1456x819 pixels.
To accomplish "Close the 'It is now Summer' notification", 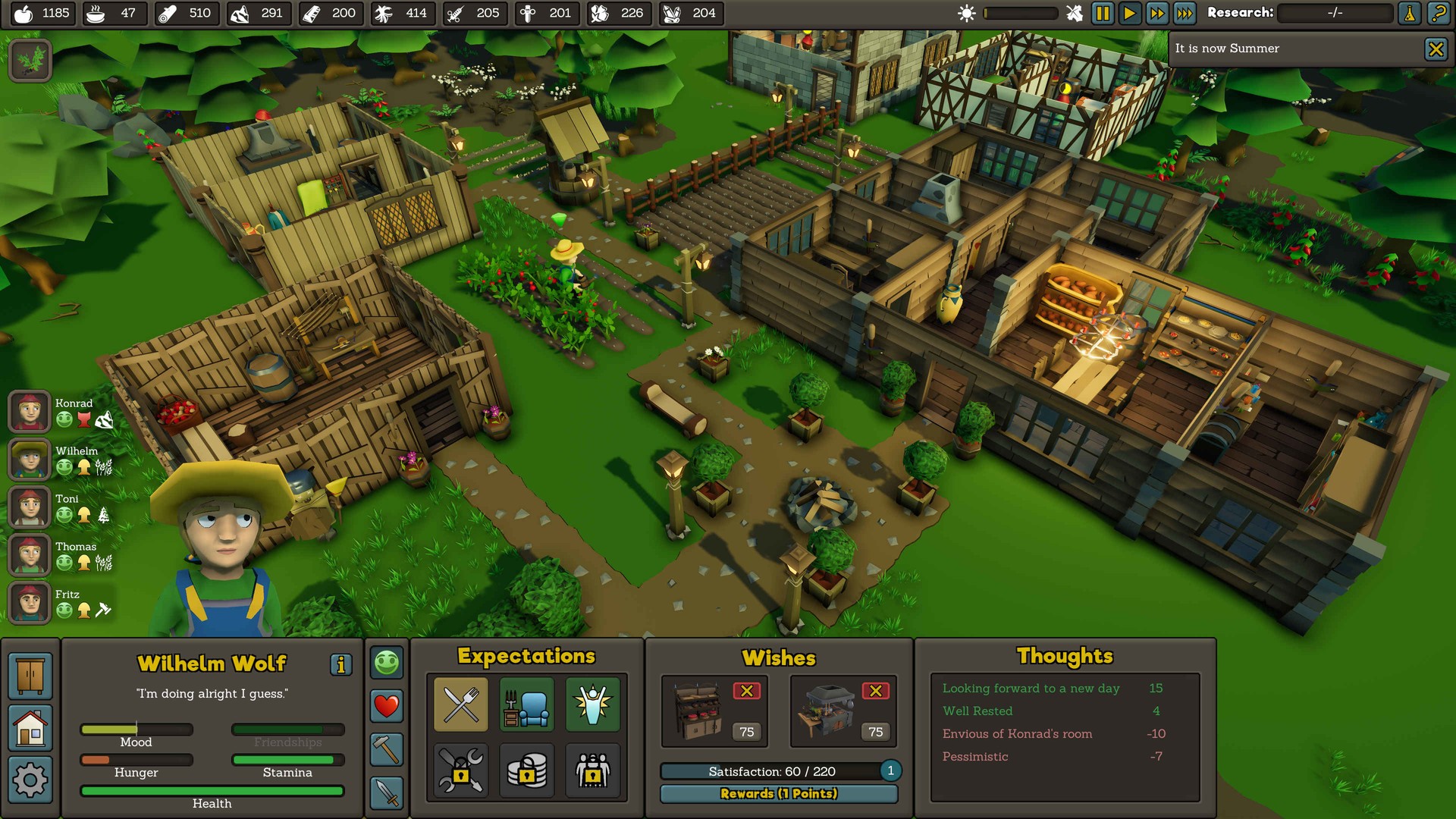I will [1436, 49].
